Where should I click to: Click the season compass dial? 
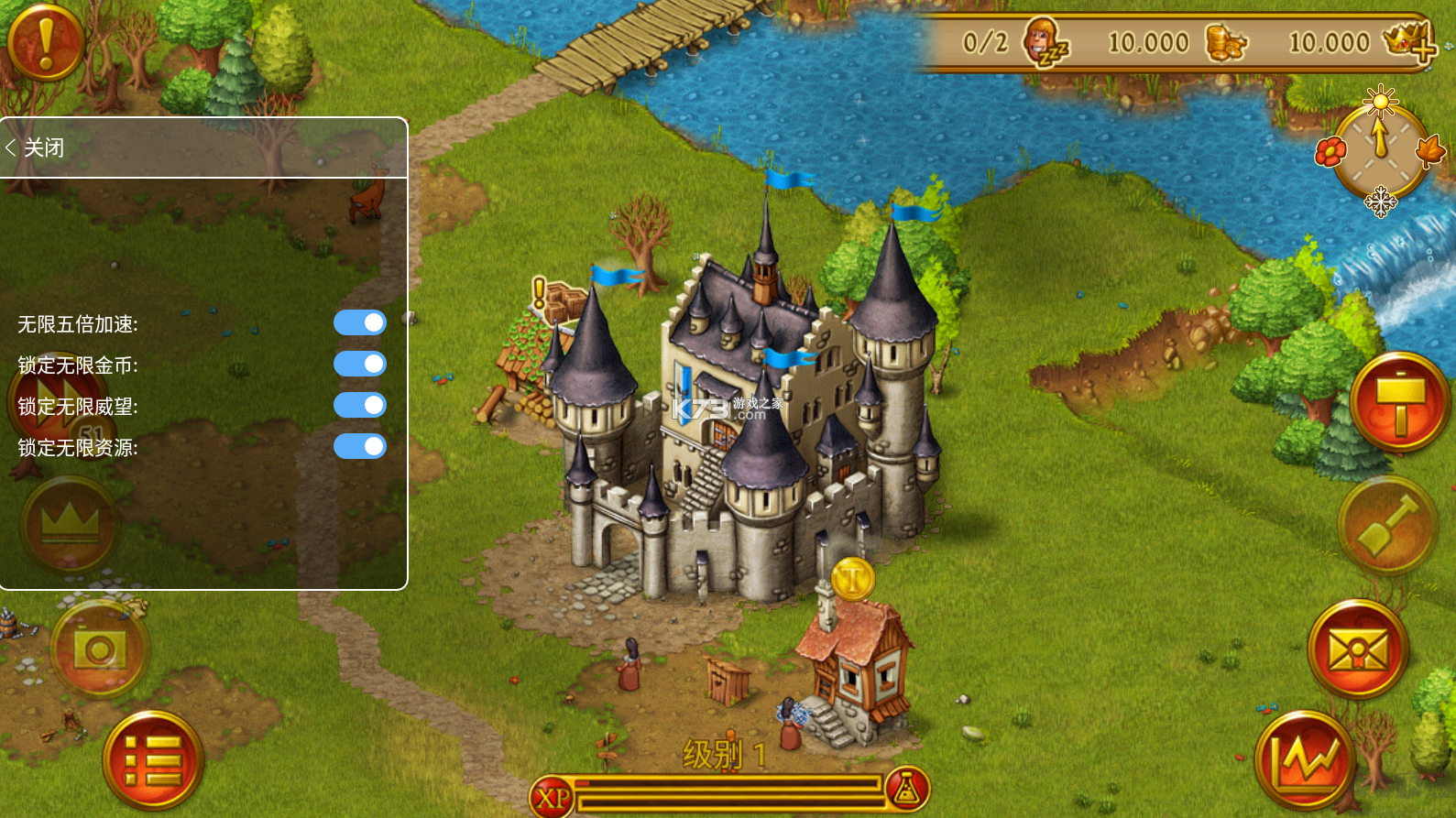1380,152
